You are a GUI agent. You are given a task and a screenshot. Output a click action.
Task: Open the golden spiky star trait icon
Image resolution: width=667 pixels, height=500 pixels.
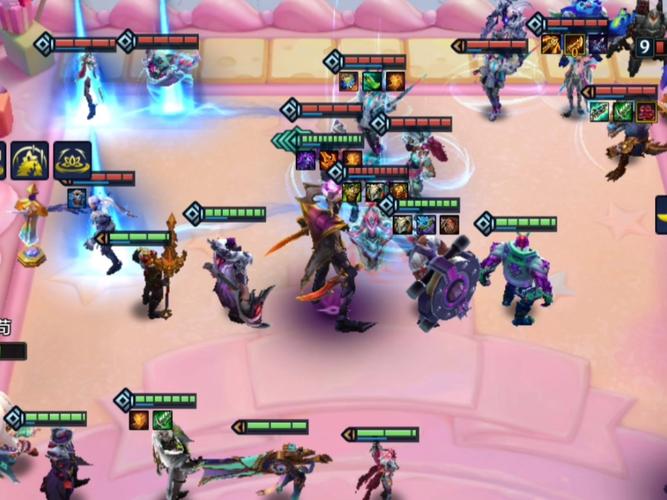point(30,159)
